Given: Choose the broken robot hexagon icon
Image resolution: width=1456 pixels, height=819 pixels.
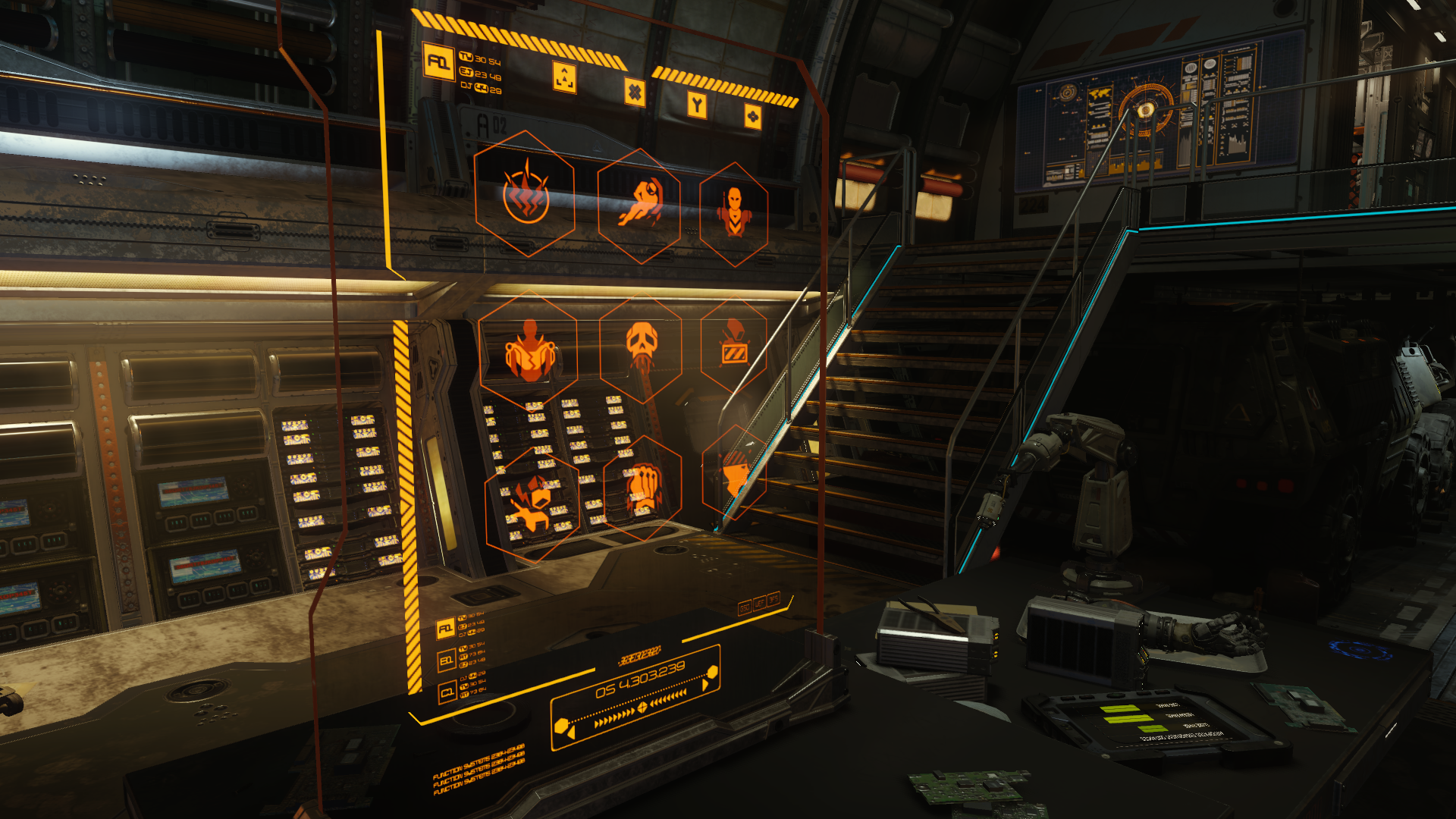Looking at the screenshot, I should (532, 502).
